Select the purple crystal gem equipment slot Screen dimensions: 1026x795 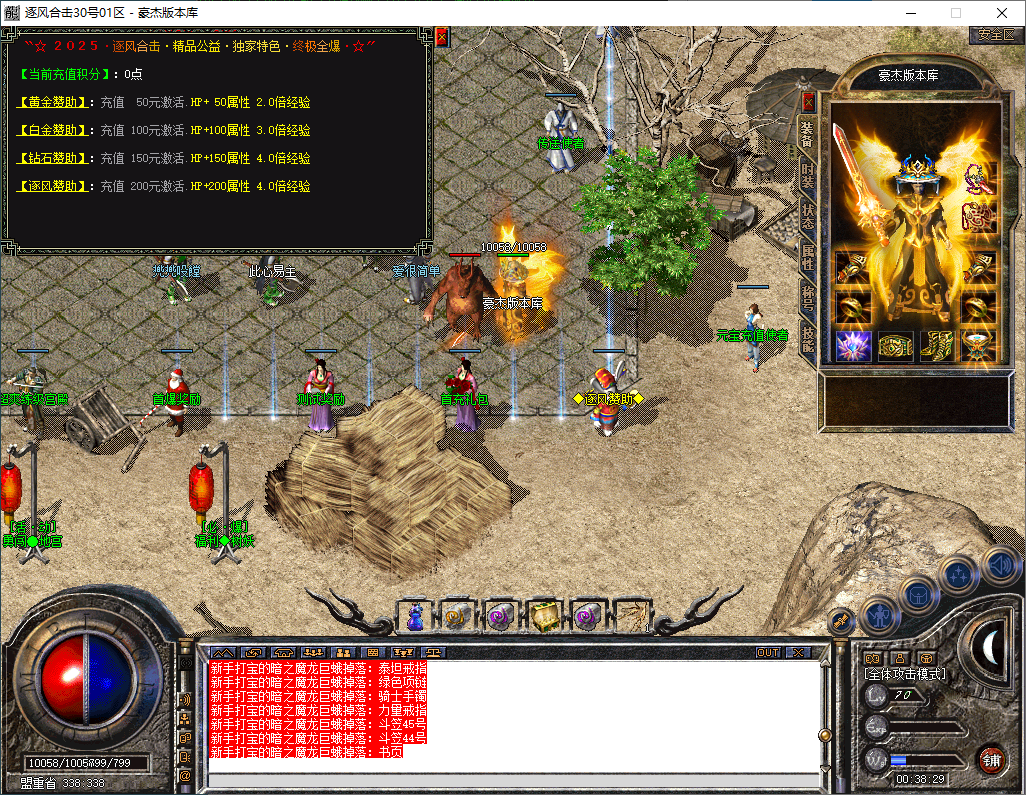point(852,346)
